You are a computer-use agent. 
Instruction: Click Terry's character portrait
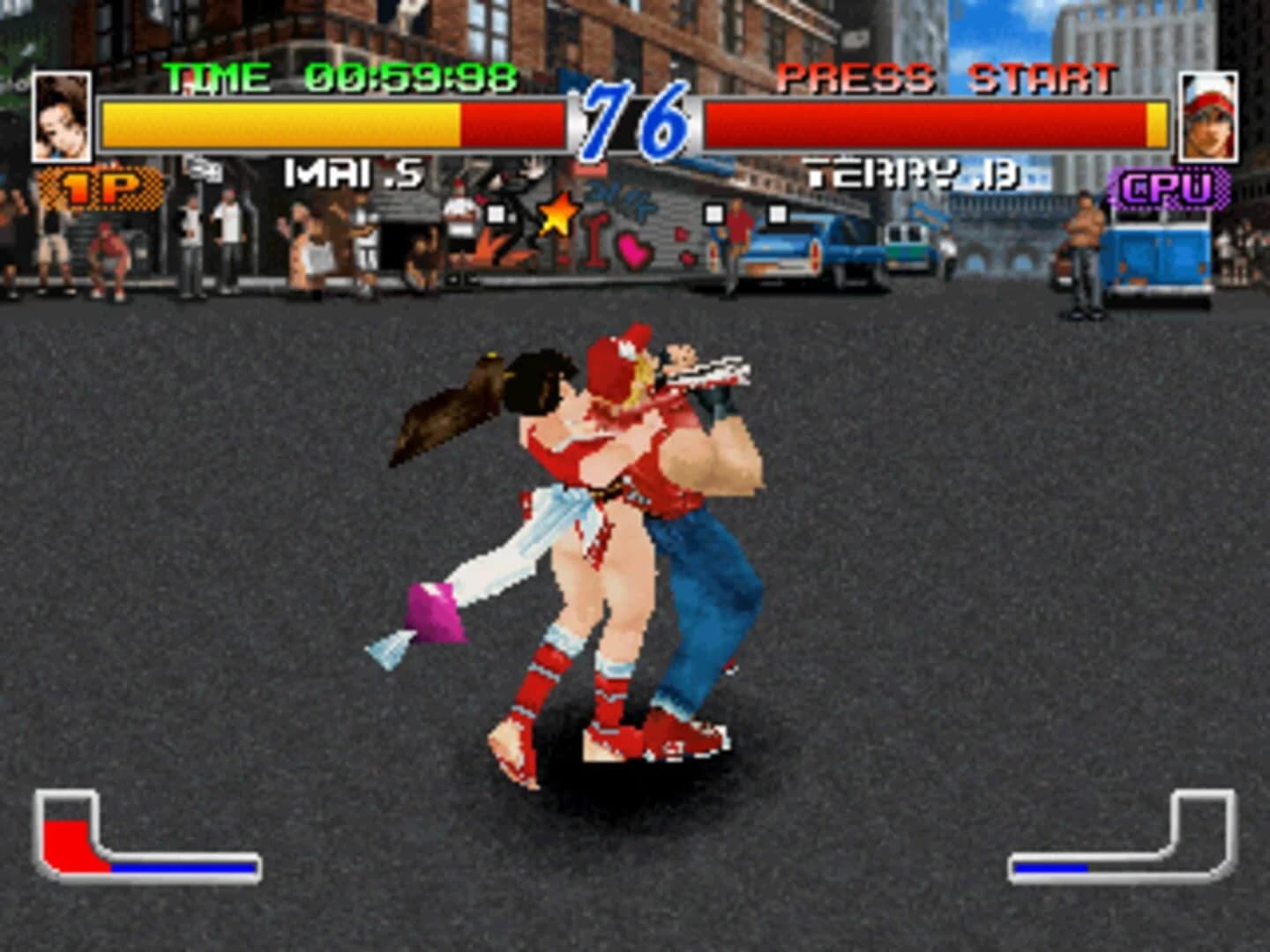[1208, 115]
